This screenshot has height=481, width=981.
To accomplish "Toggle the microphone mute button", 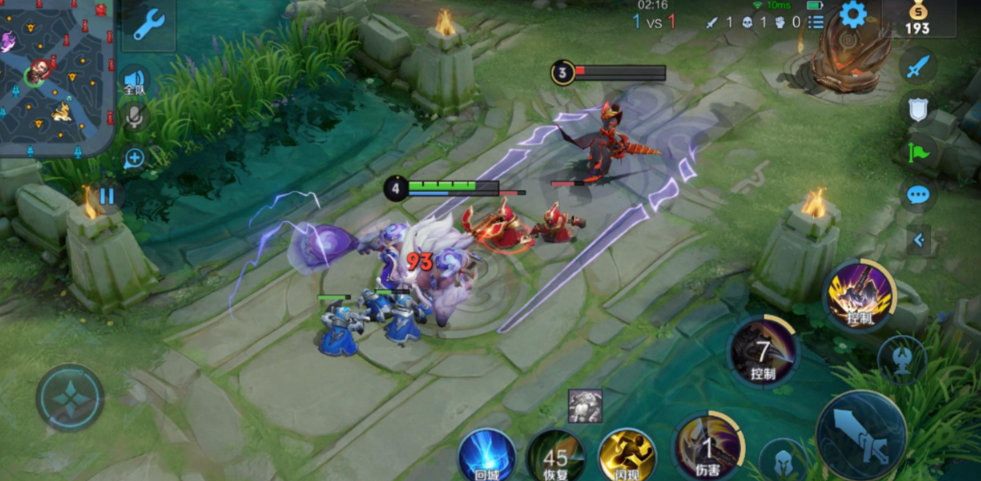I will point(133,118).
